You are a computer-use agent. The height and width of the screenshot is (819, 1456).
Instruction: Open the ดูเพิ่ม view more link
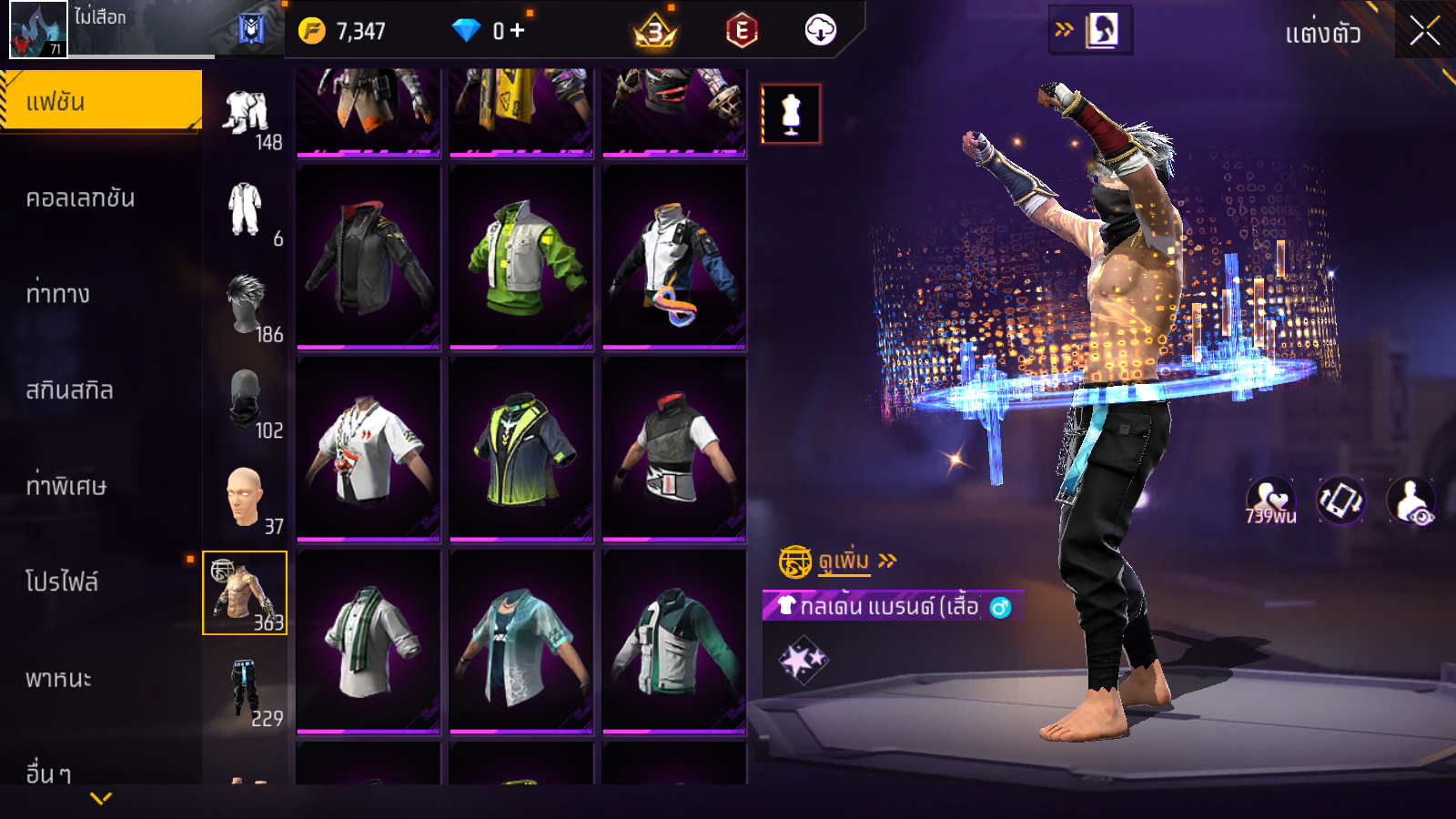pyautogui.click(x=844, y=561)
